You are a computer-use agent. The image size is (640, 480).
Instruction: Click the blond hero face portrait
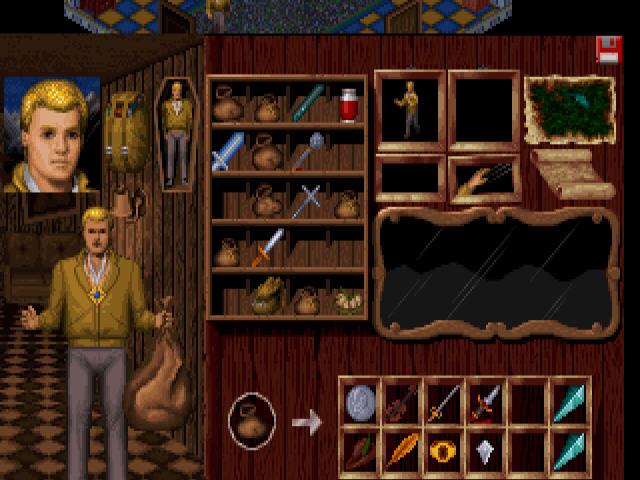52,135
